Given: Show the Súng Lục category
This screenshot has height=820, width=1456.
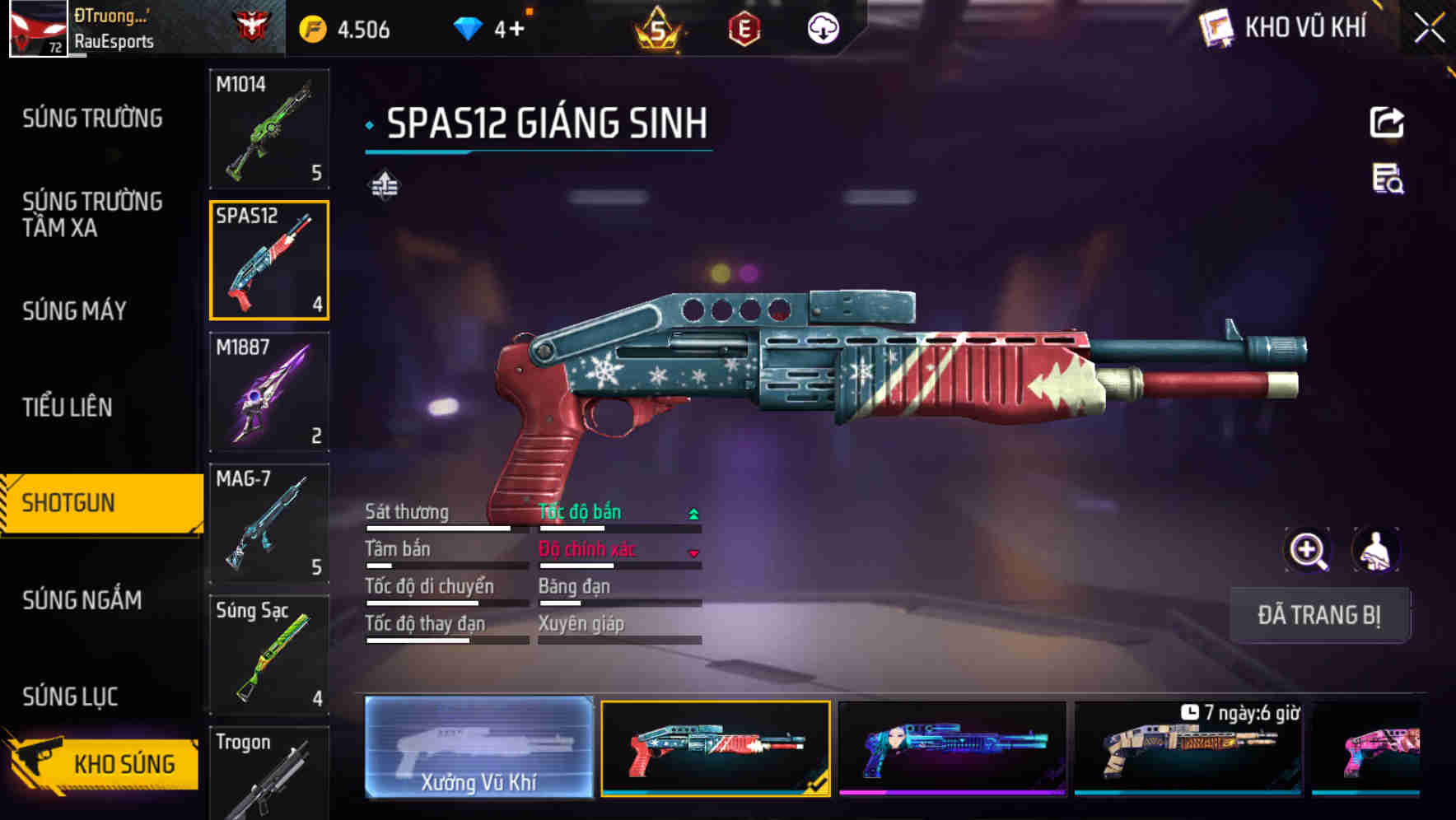Looking at the screenshot, I should point(71,697).
